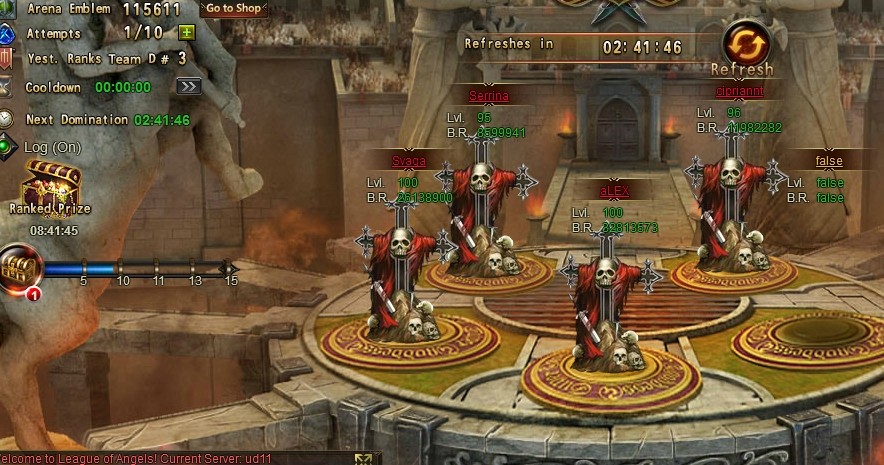Select opponent aLEX's name
The height and width of the screenshot is (465, 884).
(x=613, y=191)
